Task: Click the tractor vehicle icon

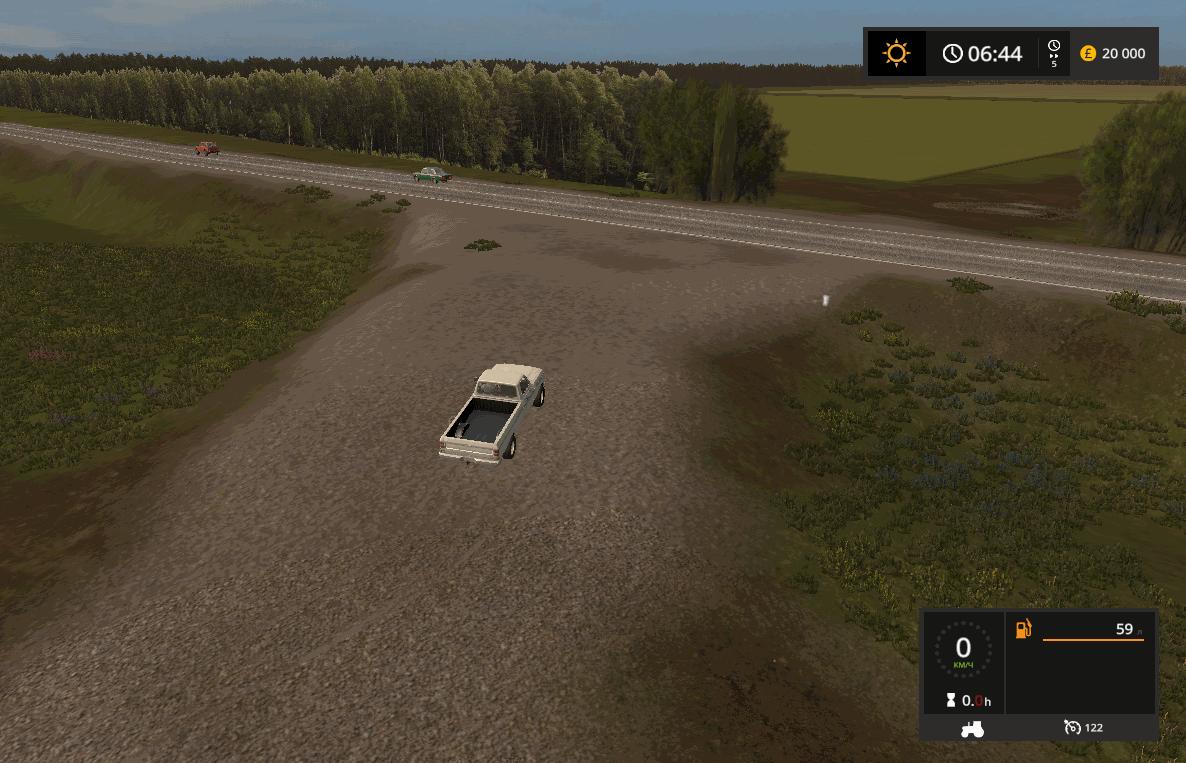Action: click(971, 729)
